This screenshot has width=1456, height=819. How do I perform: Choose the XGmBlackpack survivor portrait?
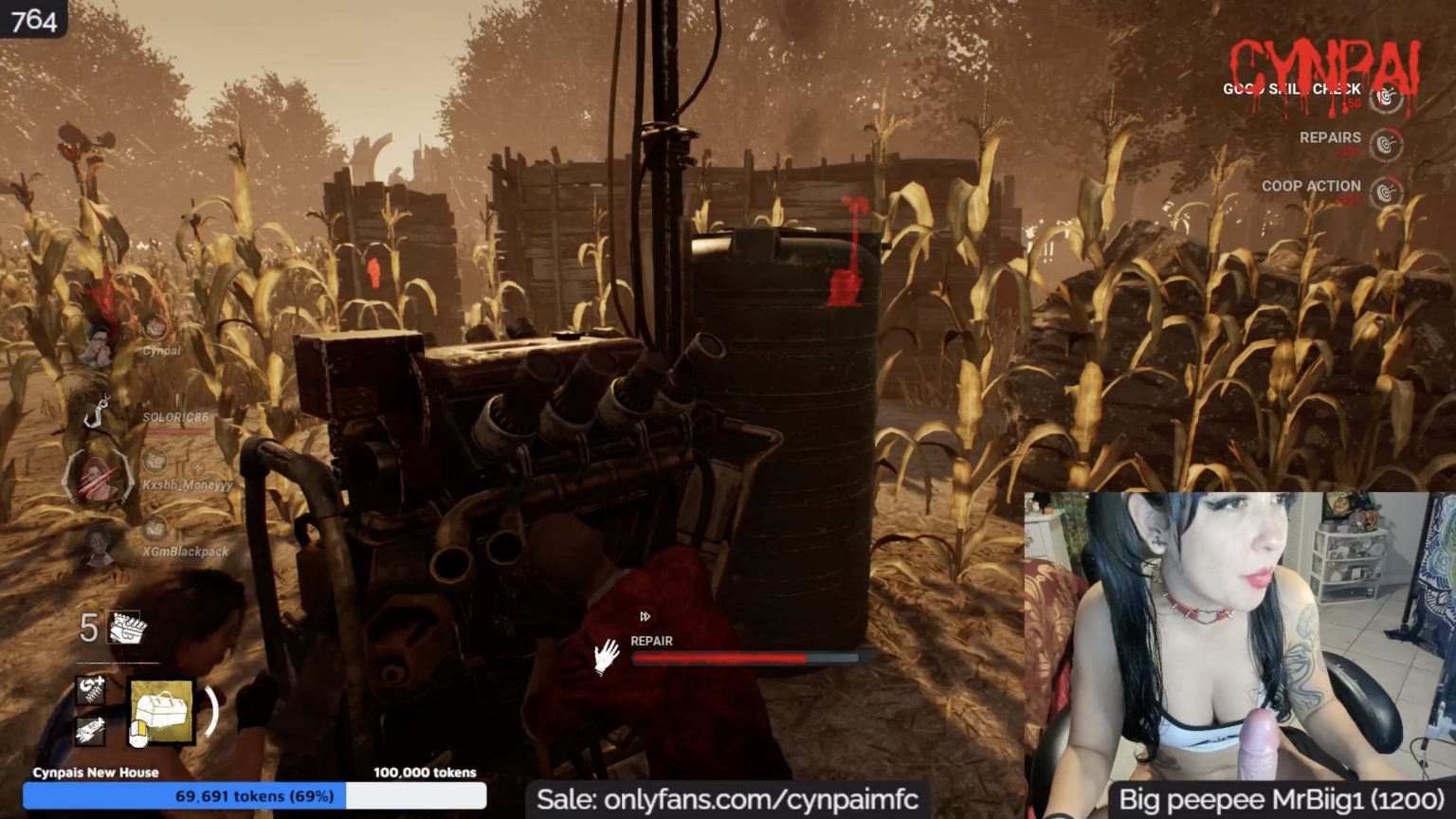(97, 547)
